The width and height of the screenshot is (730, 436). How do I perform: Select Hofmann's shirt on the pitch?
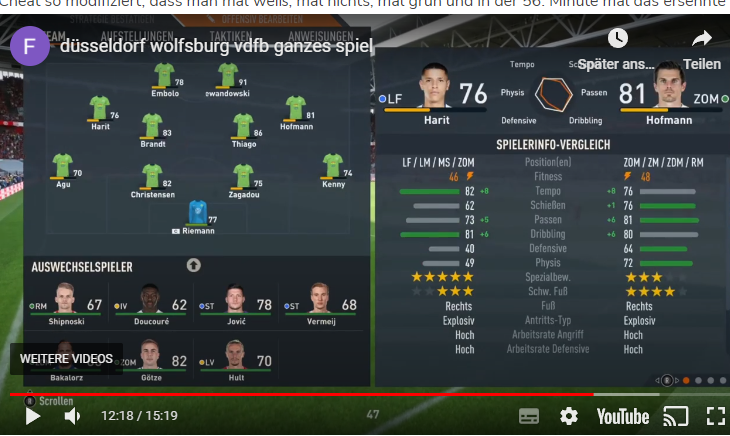[x=295, y=107]
